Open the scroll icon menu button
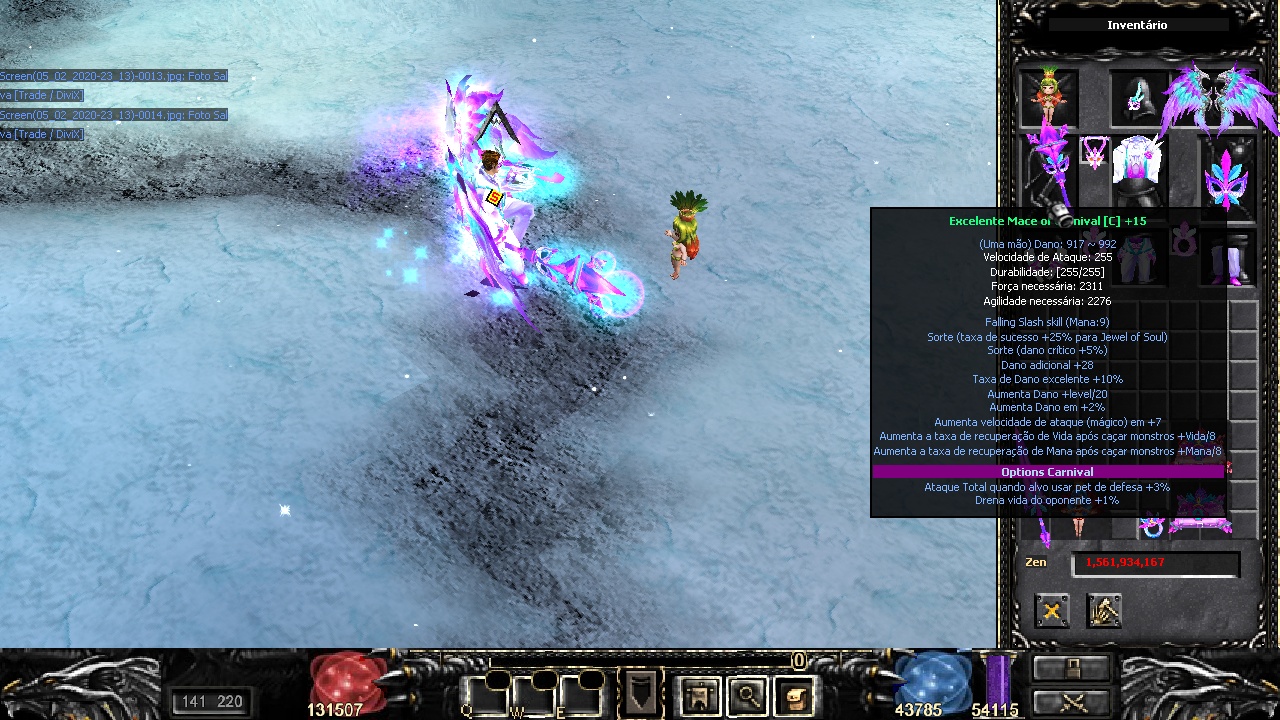Screen dimensions: 1280x720 [x=794, y=695]
